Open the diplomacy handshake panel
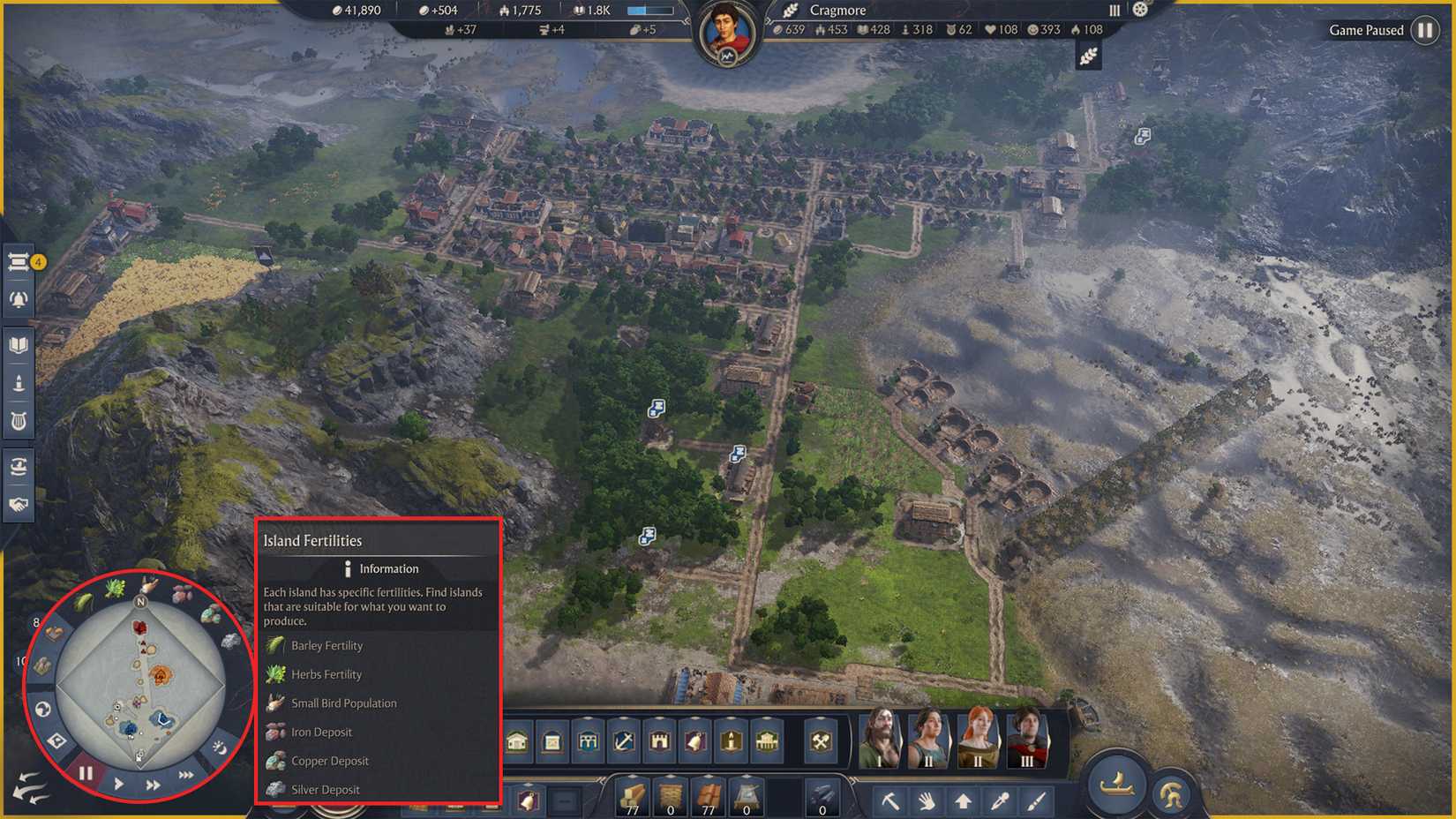This screenshot has width=1456, height=819. (18, 505)
